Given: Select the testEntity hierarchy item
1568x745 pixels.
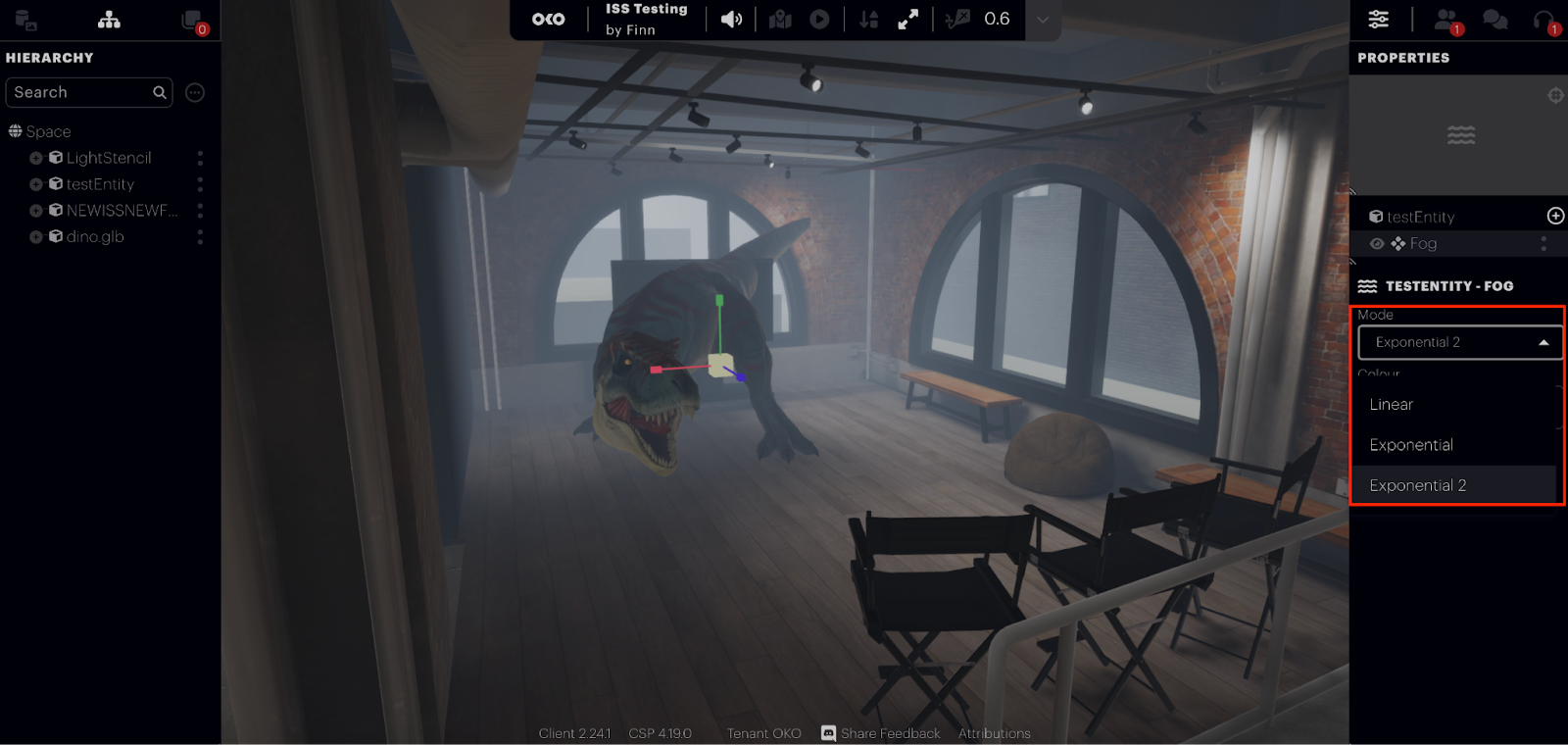Looking at the screenshot, I should [x=100, y=184].
